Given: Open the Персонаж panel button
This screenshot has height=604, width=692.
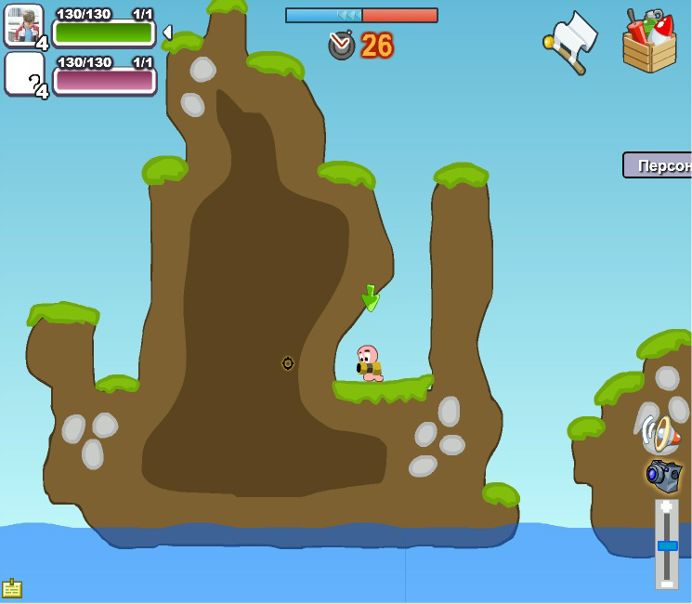Looking at the screenshot, I should (658, 165).
